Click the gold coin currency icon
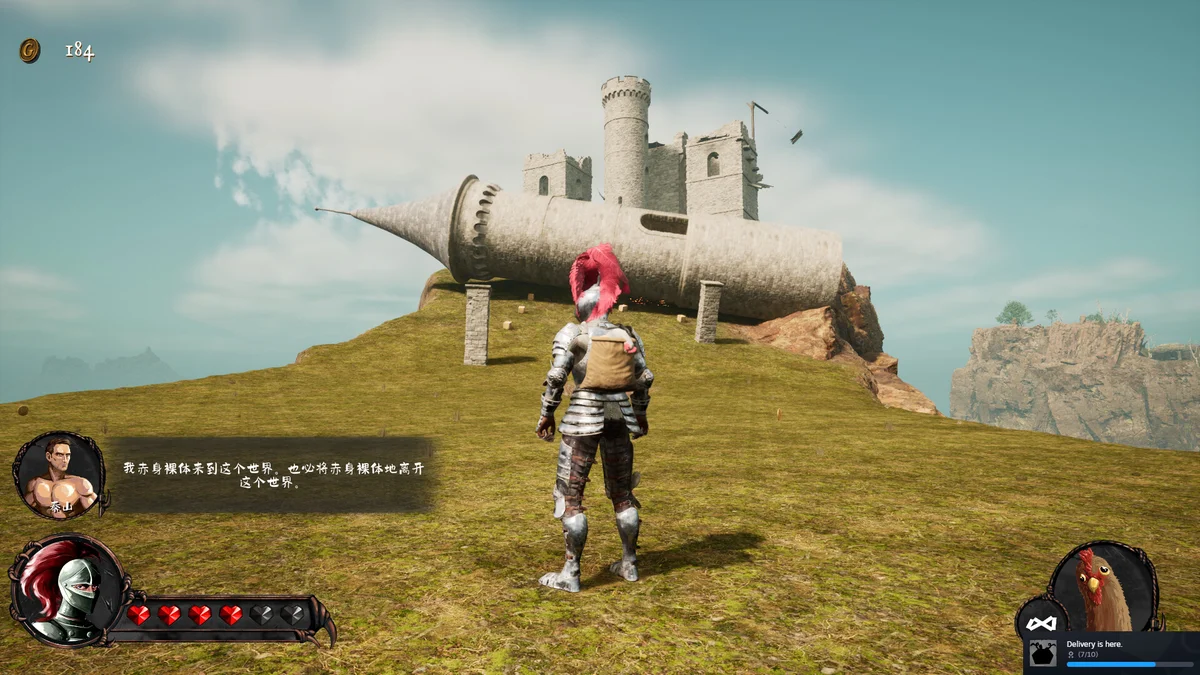Viewport: 1200px width, 675px height. click(30, 51)
